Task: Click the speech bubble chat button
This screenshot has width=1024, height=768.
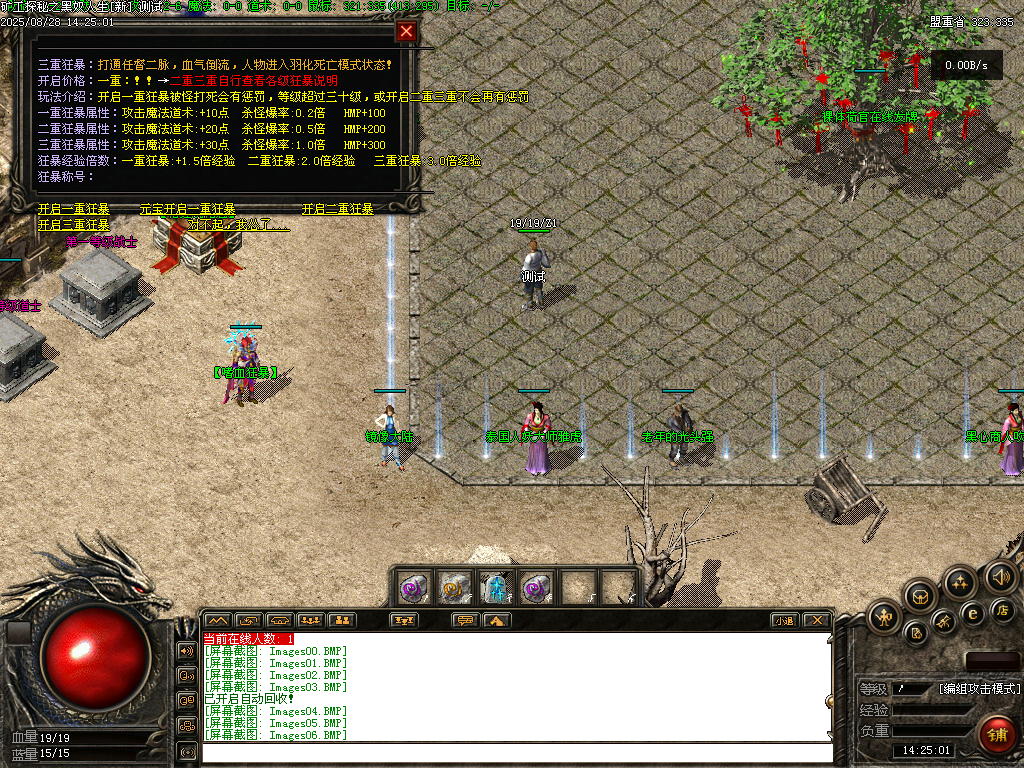Action: point(465,620)
